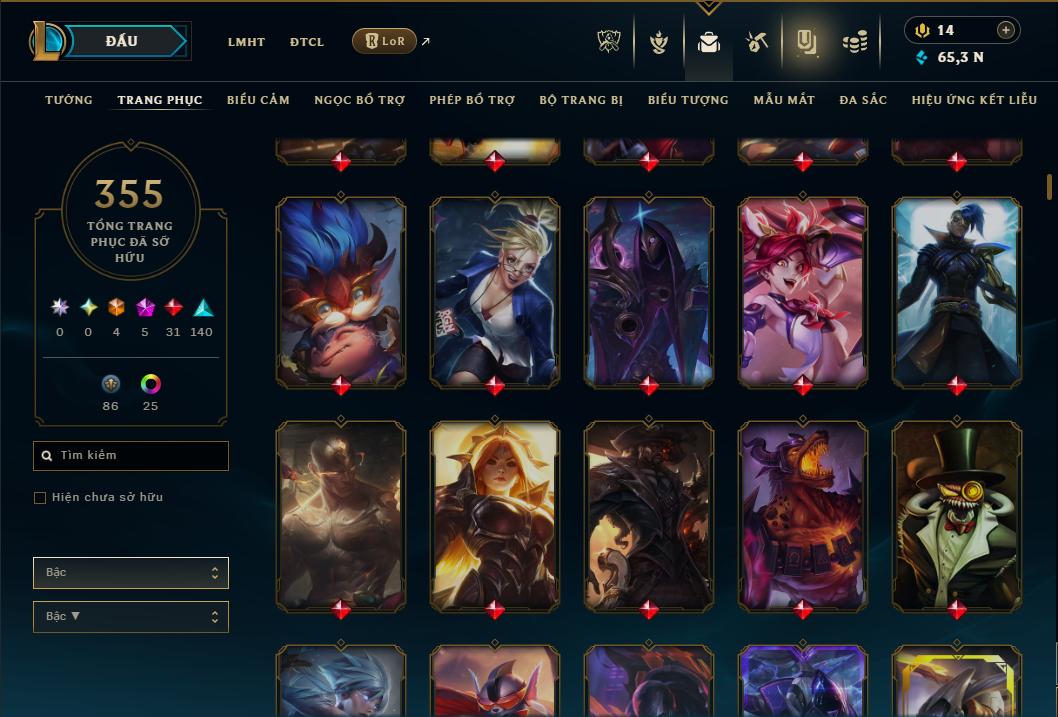Select the BIỂU CẢM emotes tab
This screenshot has height=717, width=1058.
258,100
